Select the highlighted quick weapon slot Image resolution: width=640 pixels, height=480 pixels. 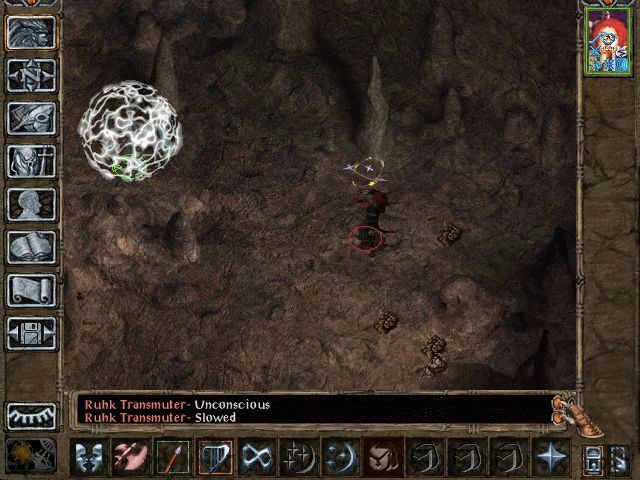tap(215, 457)
